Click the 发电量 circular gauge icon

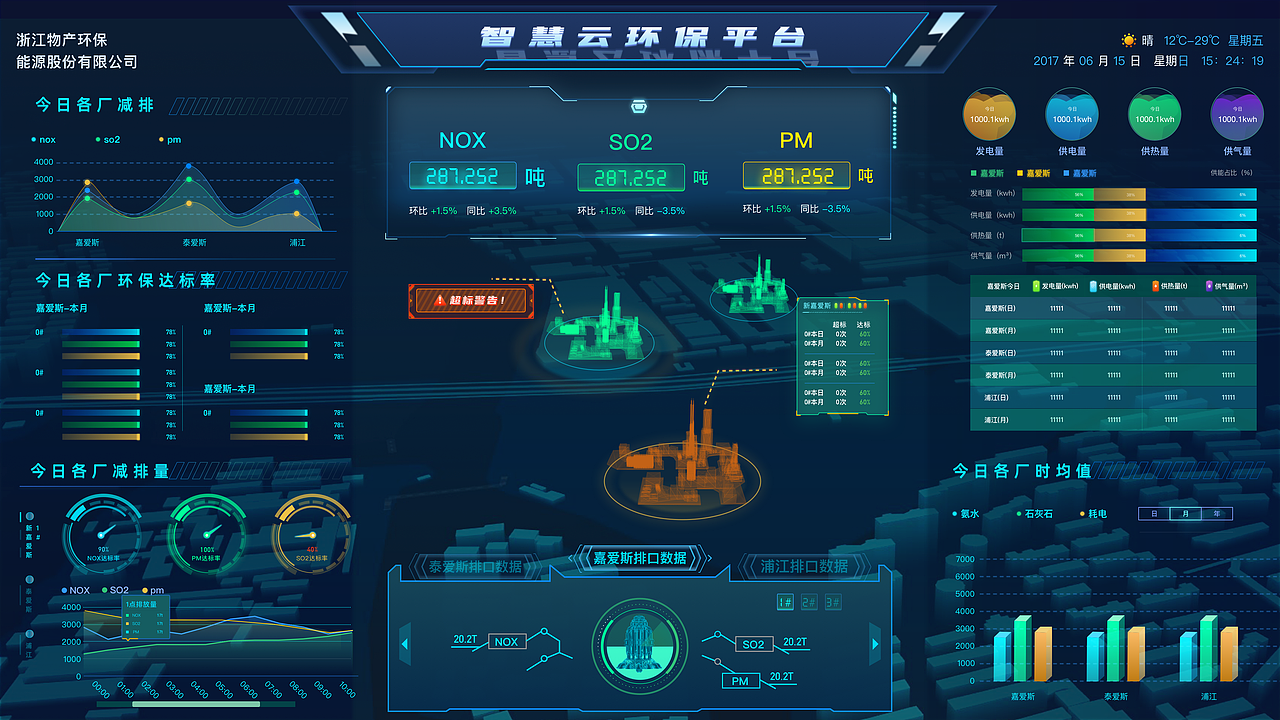point(989,113)
